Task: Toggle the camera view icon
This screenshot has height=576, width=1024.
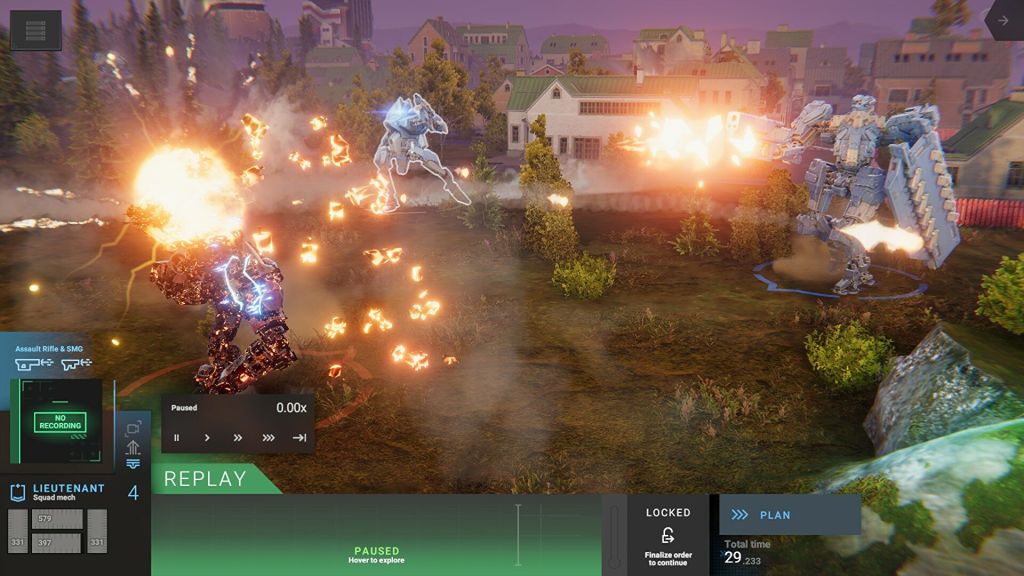Action: (x=133, y=428)
